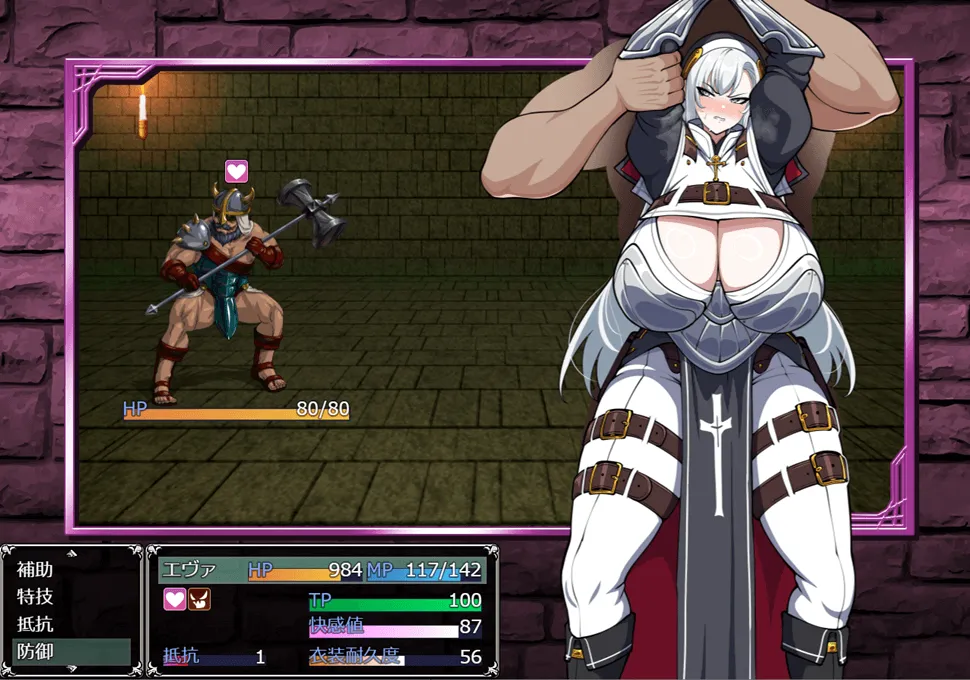Image resolution: width=970 pixels, height=680 pixels.
Task: Select the highlighted 防御 command
Action: coord(36,651)
